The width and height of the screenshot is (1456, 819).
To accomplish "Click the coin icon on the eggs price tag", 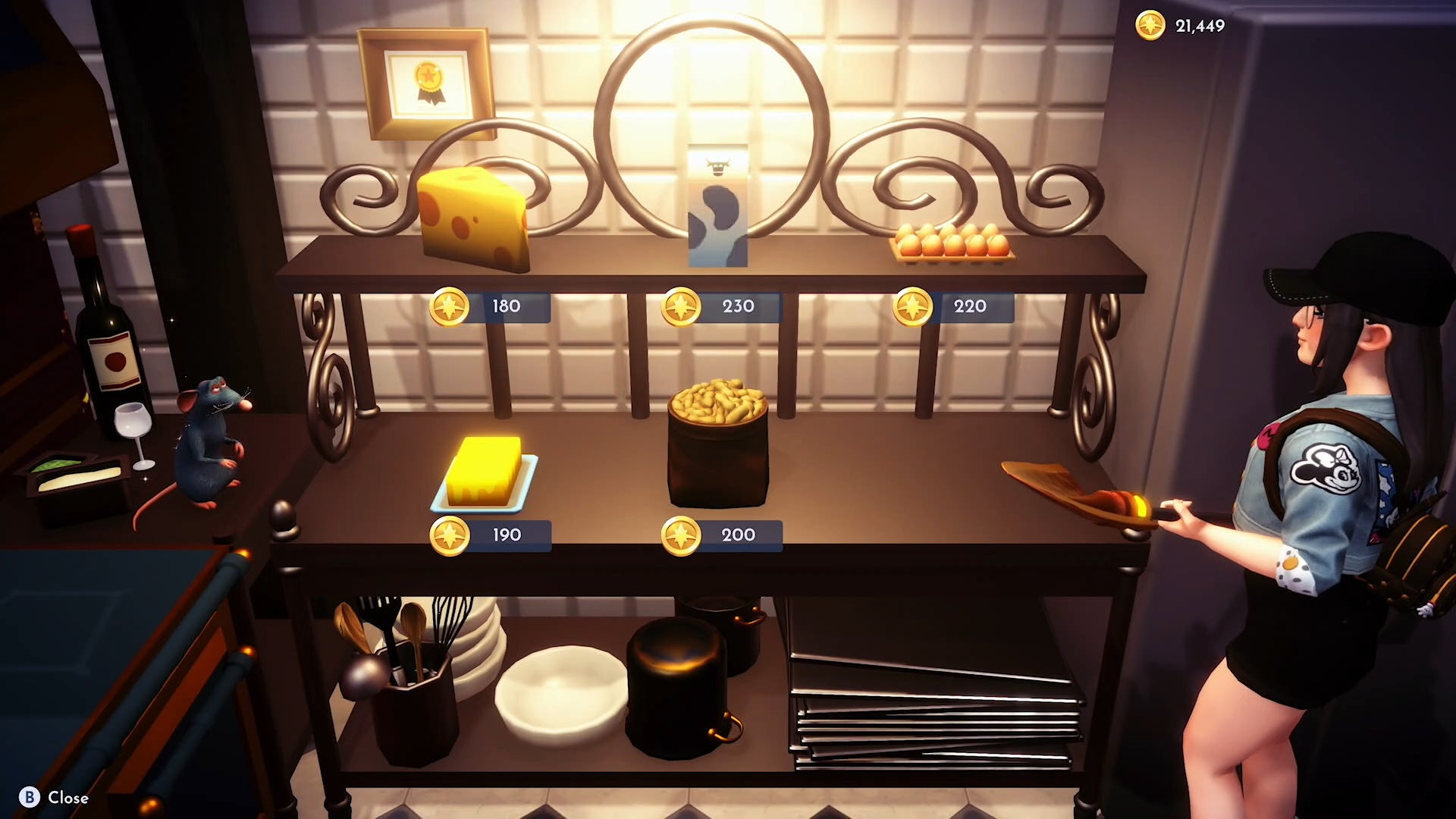I will (915, 306).
